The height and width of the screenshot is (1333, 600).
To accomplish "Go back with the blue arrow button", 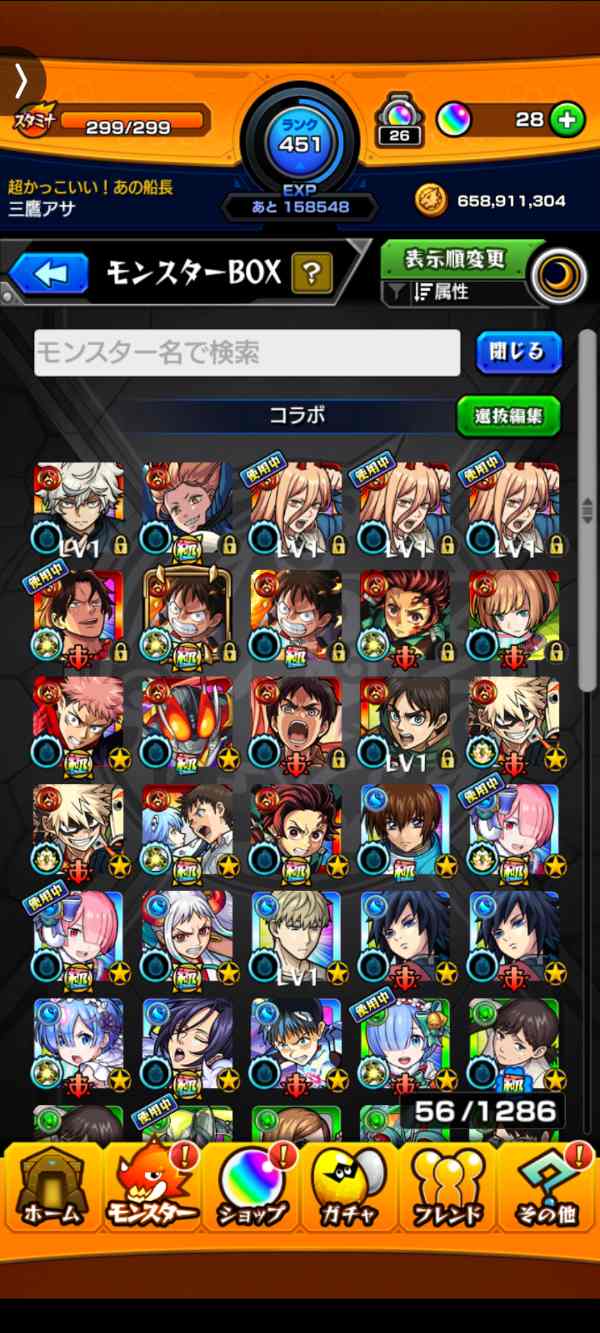I will tap(50, 273).
